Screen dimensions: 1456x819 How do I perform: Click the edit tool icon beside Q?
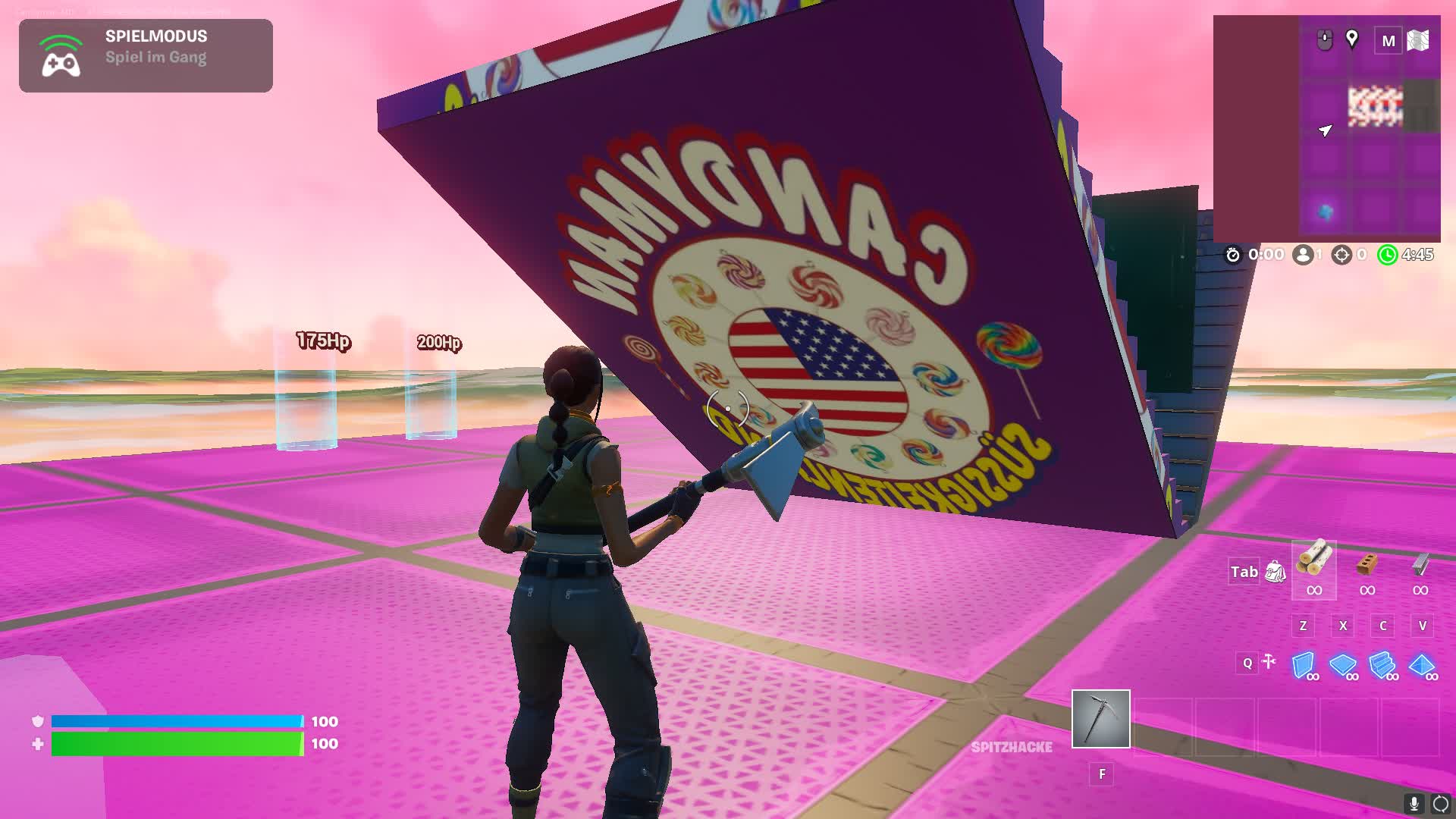[x=1268, y=662]
